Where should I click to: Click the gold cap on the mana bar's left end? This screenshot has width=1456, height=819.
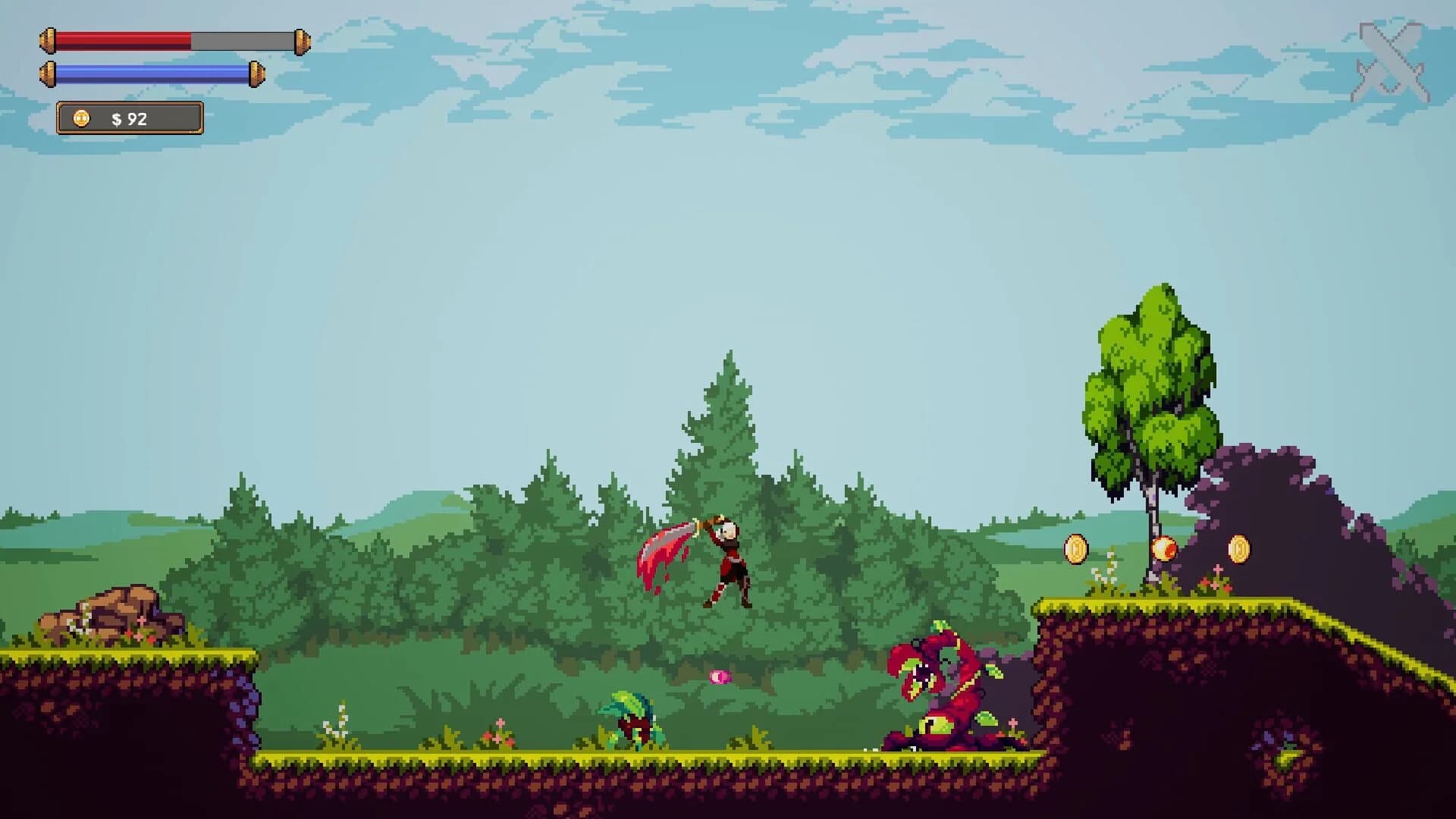pyautogui.click(x=48, y=73)
